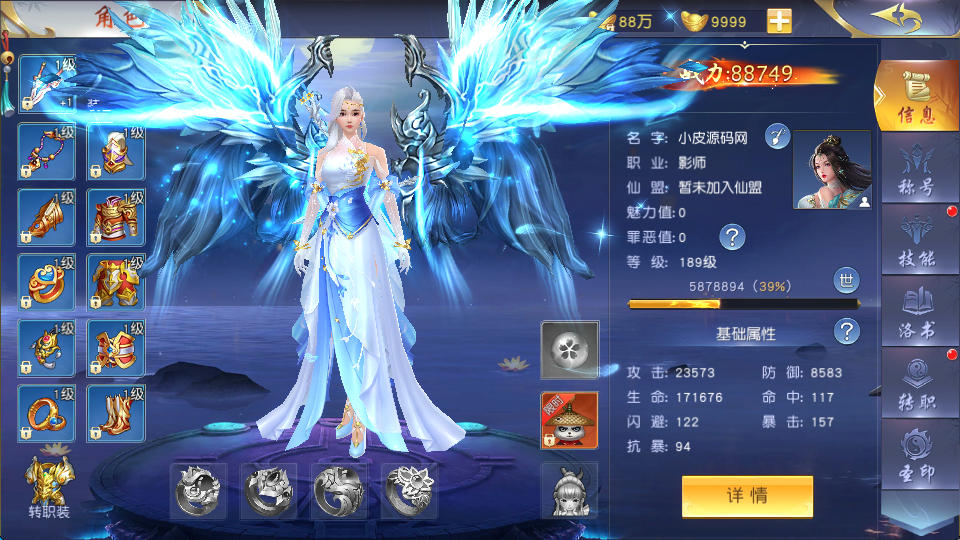Click the question mark beside 罪恶值

733,237
